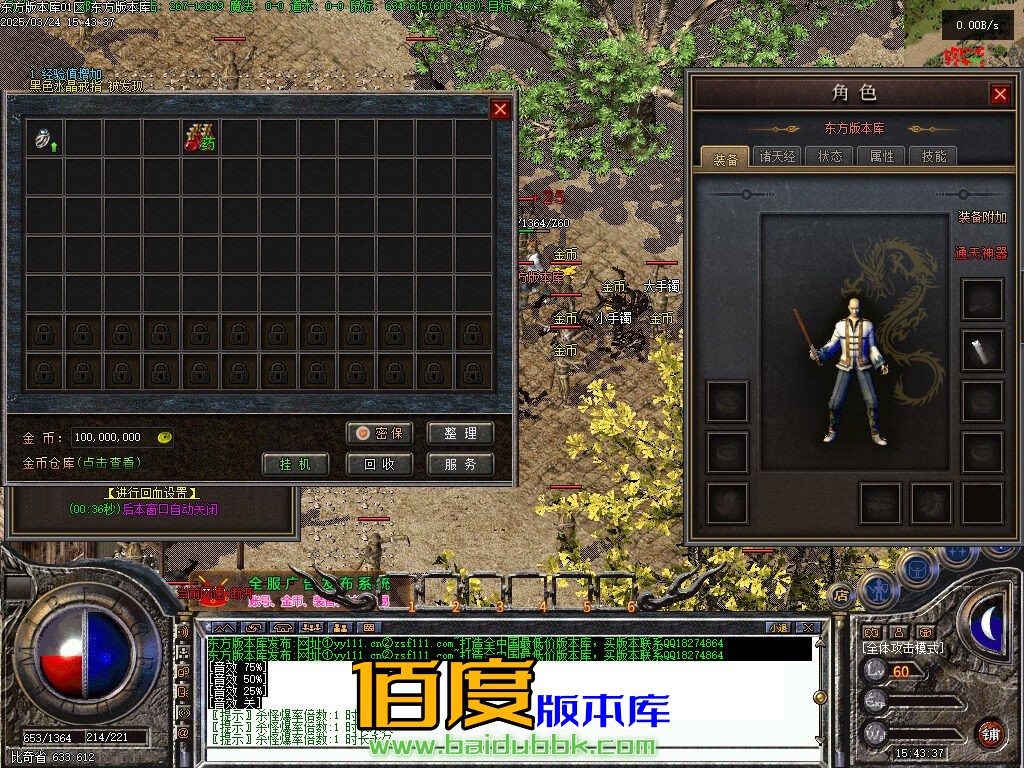Select the equipped silver item slot

(982, 349)
